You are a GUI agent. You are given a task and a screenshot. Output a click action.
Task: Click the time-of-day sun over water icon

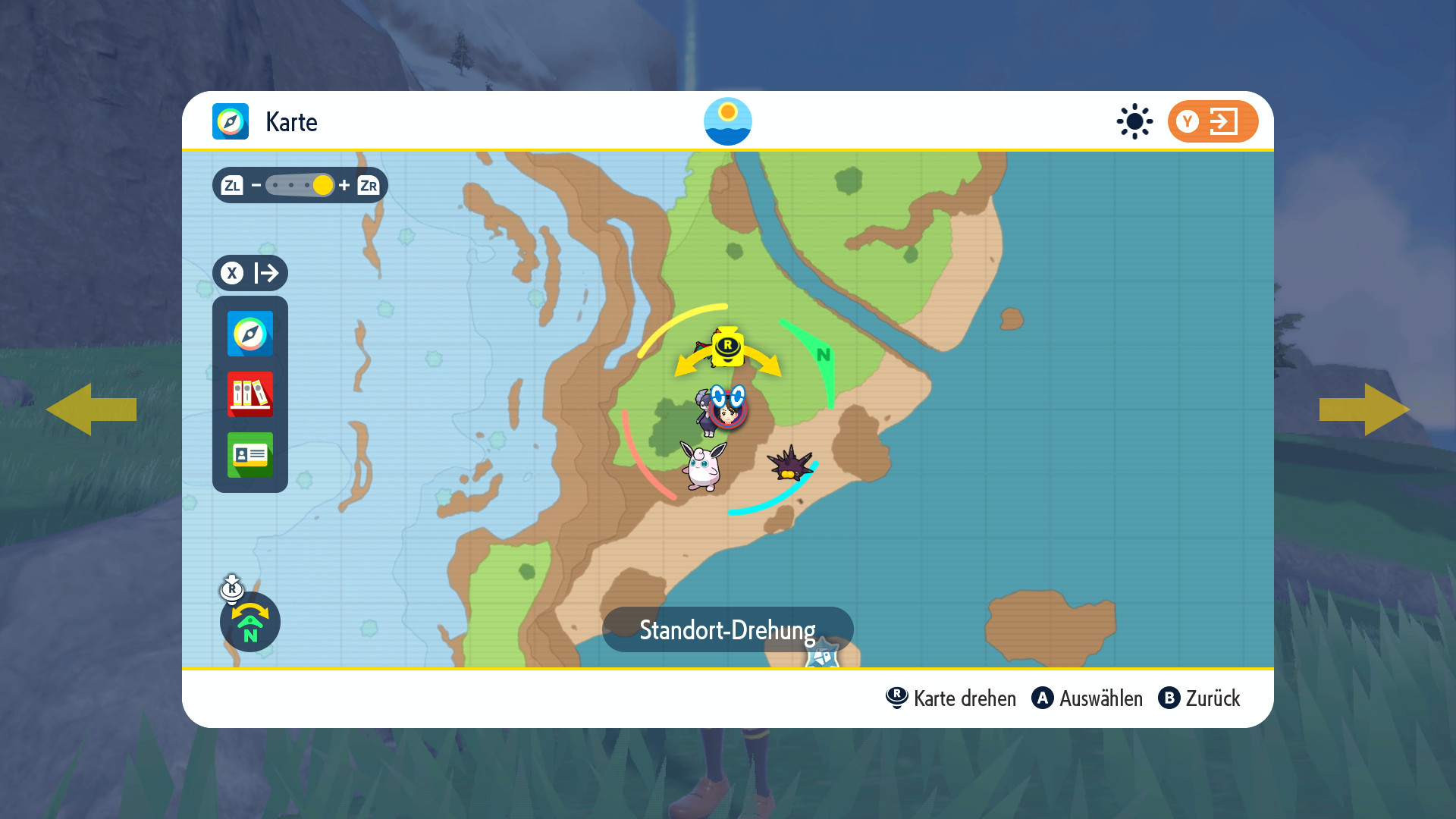728,121
